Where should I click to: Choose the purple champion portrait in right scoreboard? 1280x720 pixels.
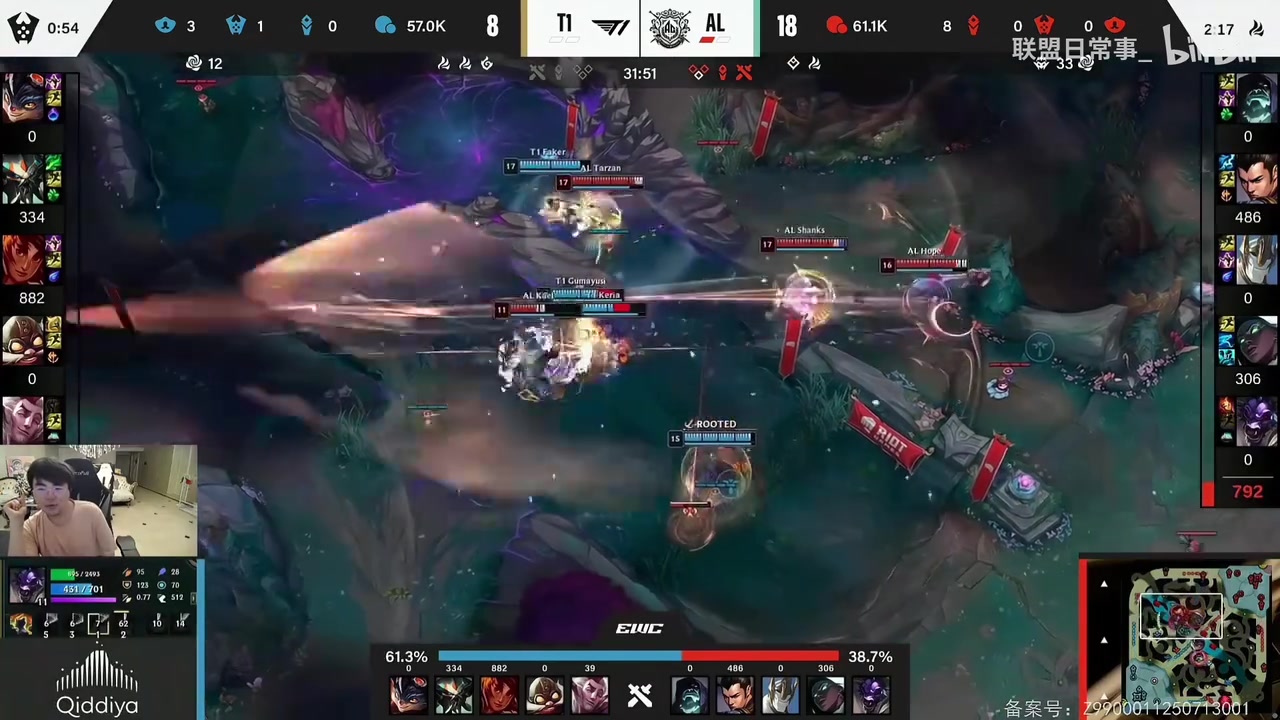pyautogui.click(x=1258, y=421)
